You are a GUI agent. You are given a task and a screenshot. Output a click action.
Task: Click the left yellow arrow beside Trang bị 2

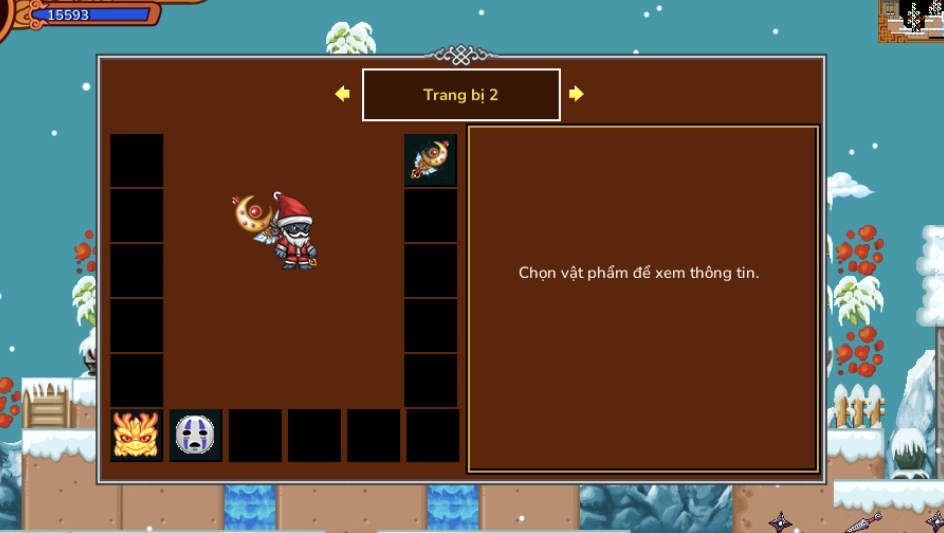tap(342, 94)
